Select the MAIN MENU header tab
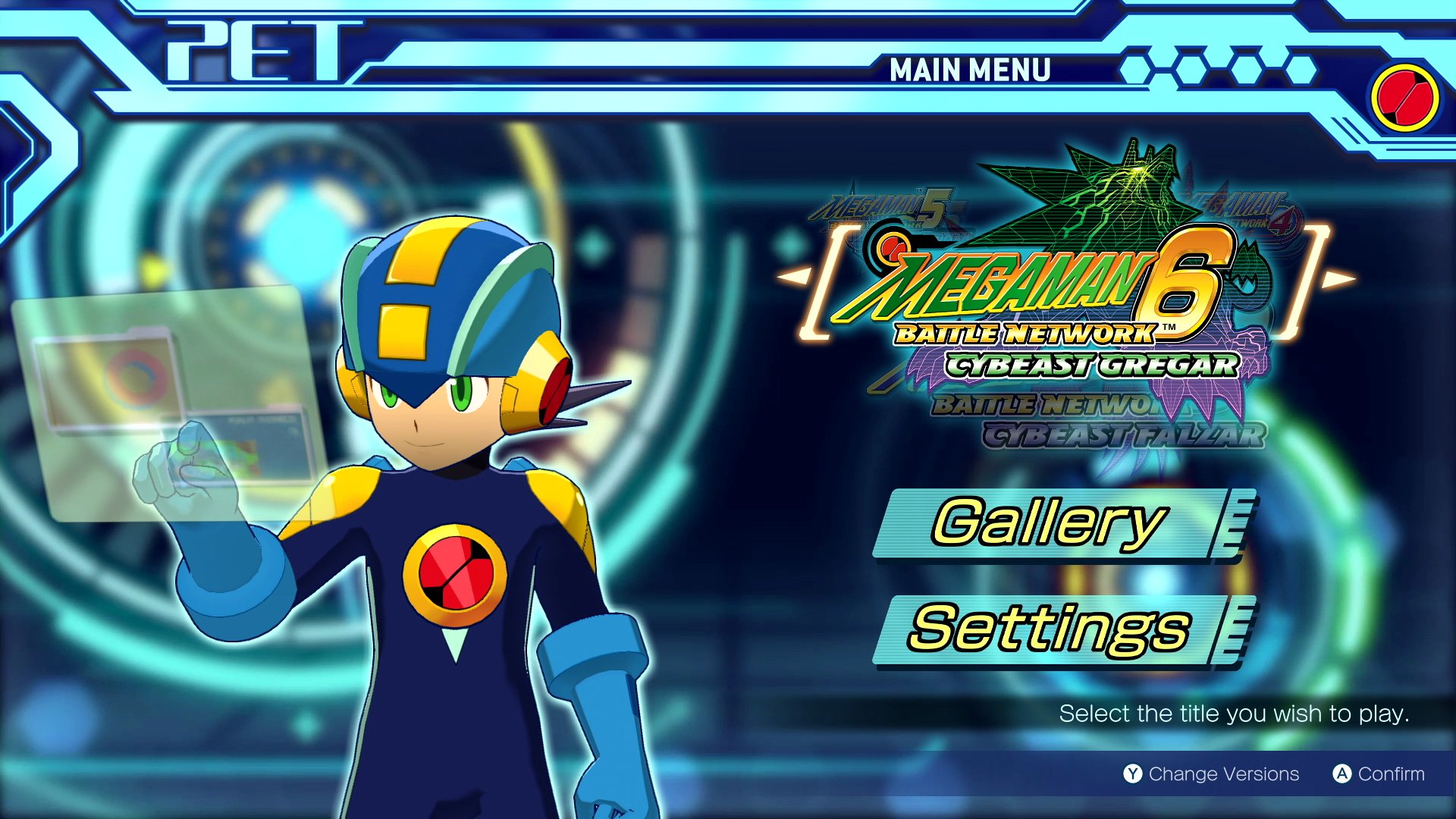 (969, 71)
